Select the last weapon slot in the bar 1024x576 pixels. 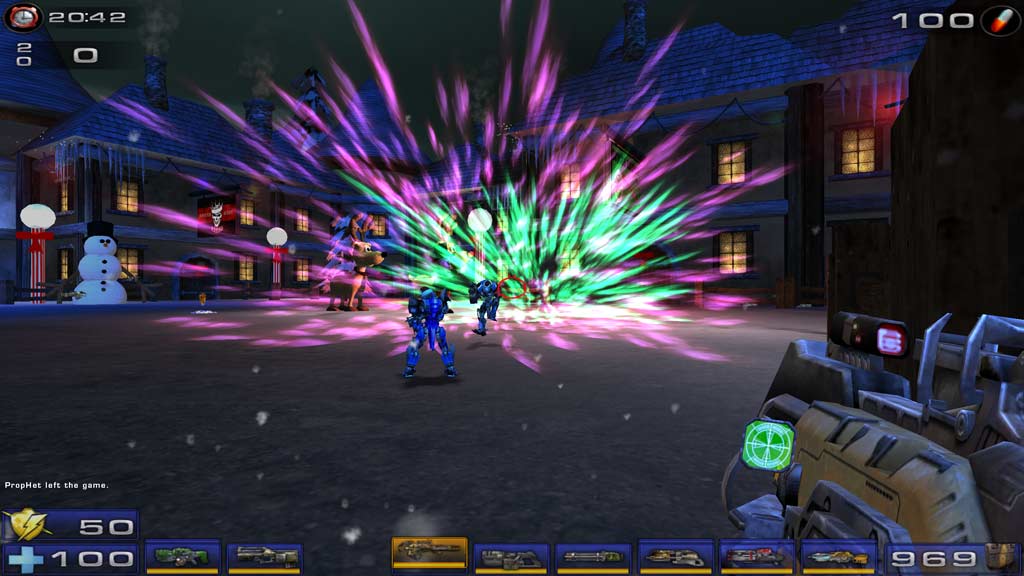coord(840,557)
